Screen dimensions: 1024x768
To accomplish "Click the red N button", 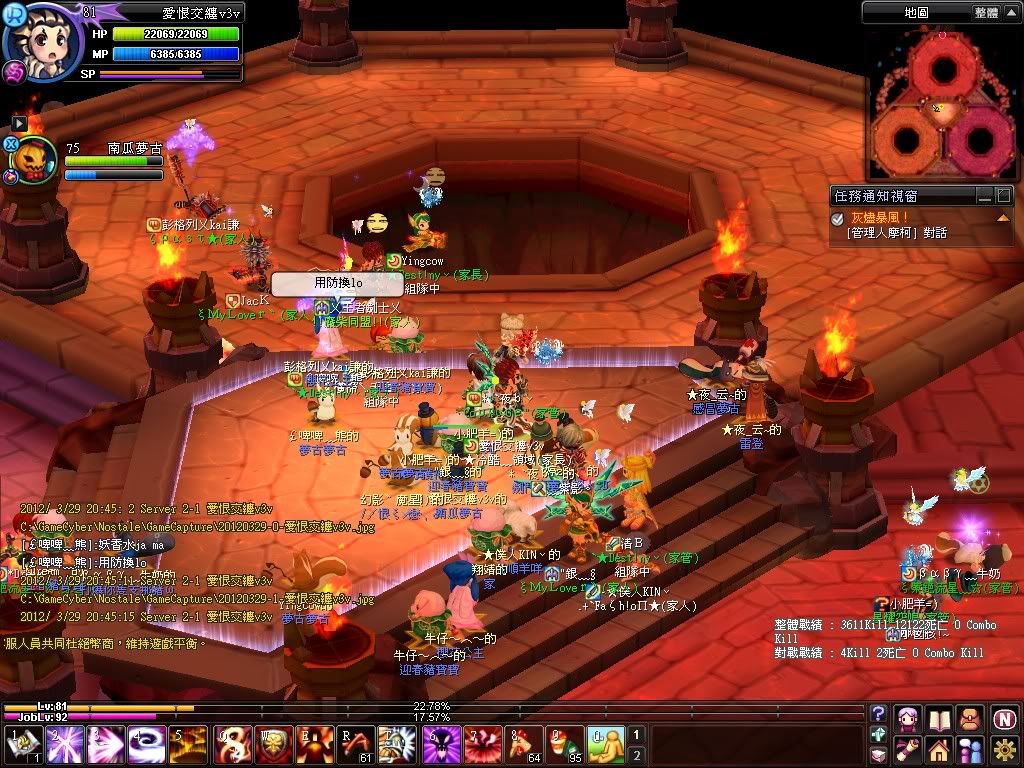I will [1004, 717].
